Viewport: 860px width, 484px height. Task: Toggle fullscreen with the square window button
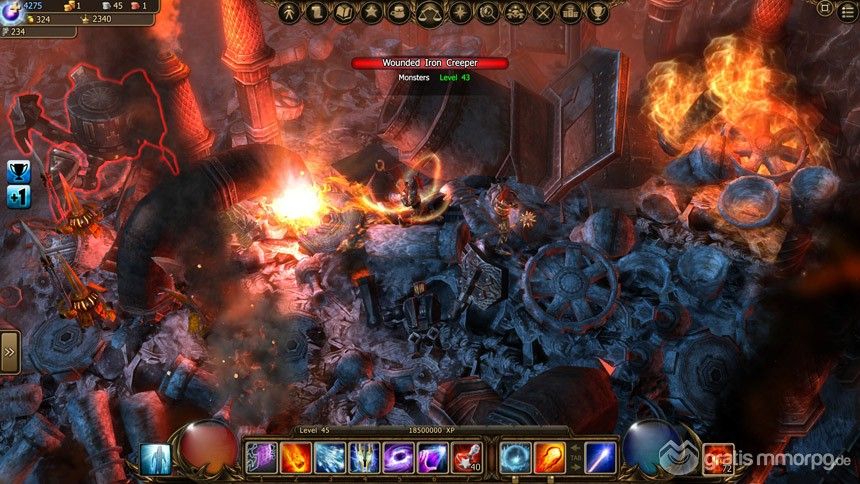click(824, 8)
